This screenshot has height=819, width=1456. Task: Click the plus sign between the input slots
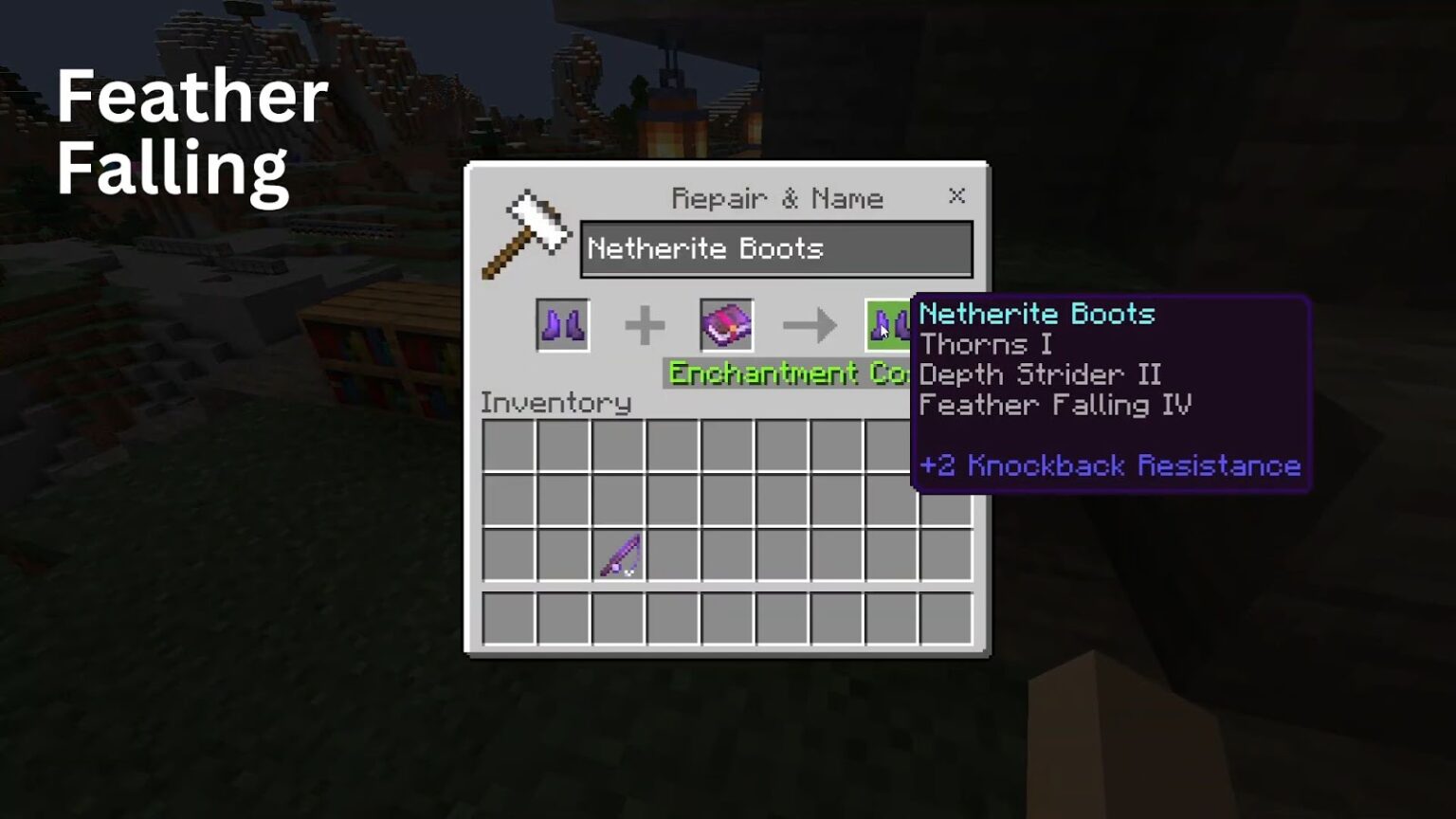tap(646, 324)
